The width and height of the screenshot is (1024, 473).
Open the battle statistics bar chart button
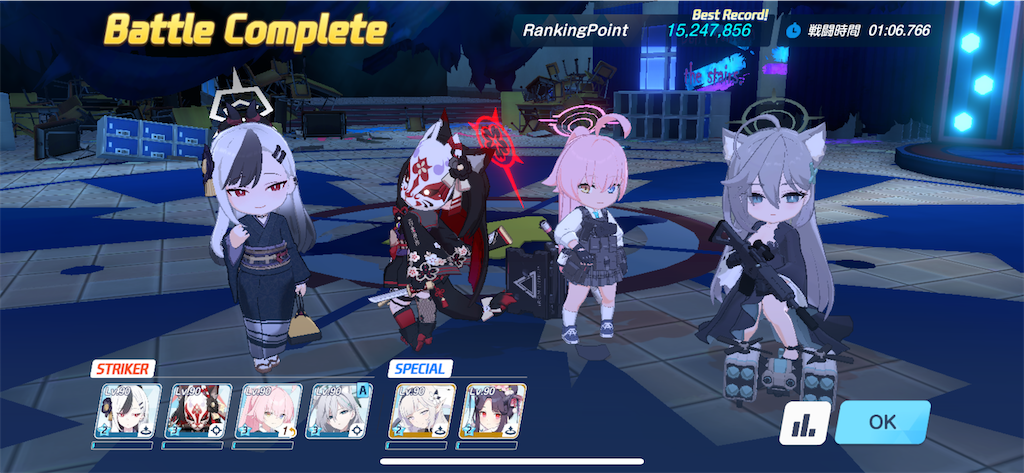[x=802, y=423]
